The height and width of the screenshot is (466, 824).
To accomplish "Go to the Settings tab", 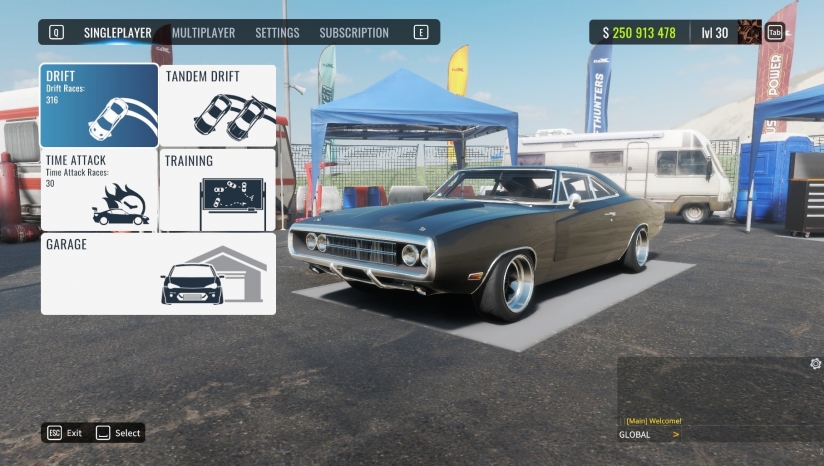I will (x=277, y=33).
